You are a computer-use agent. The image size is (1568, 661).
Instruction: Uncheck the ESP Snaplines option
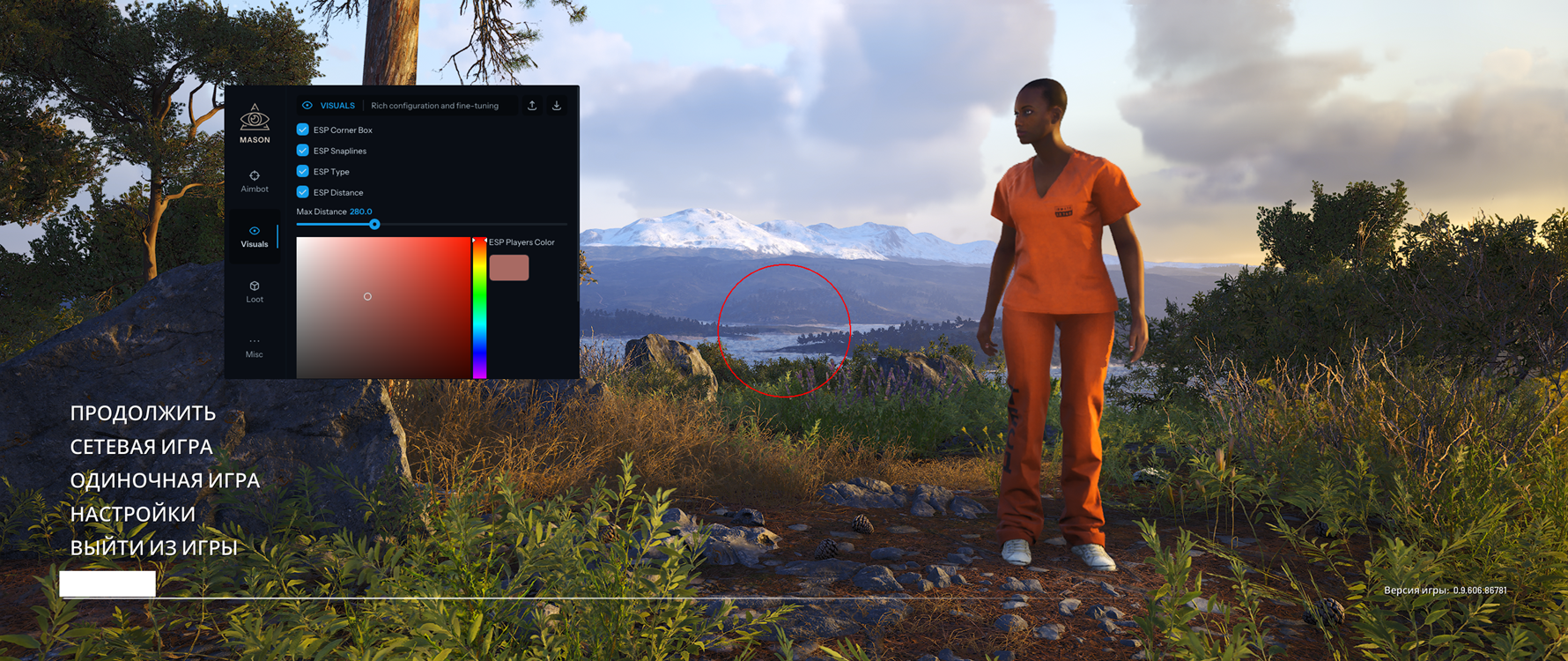click(x=303, y=151)
